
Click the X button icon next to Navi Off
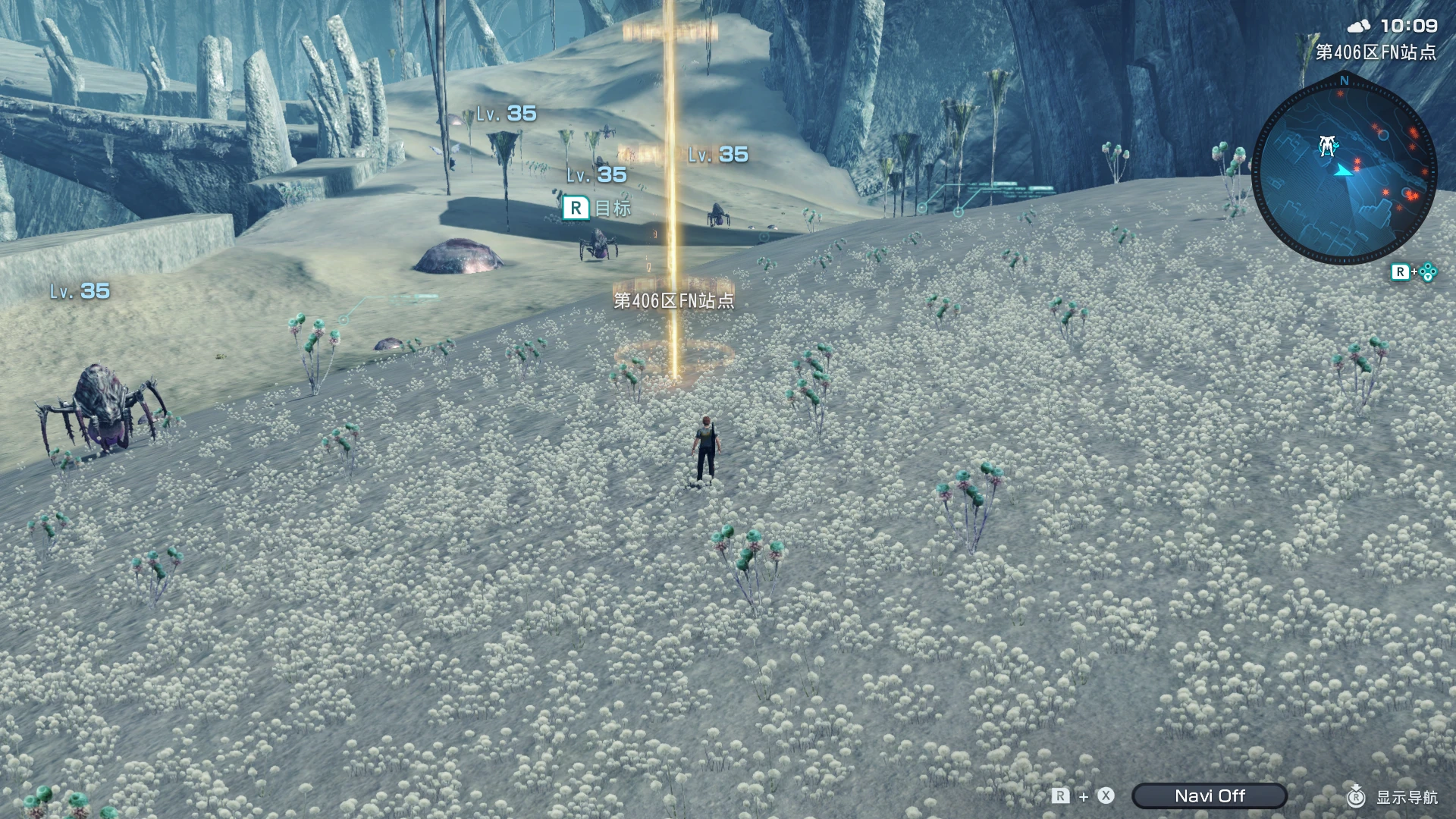[1105, 796]
